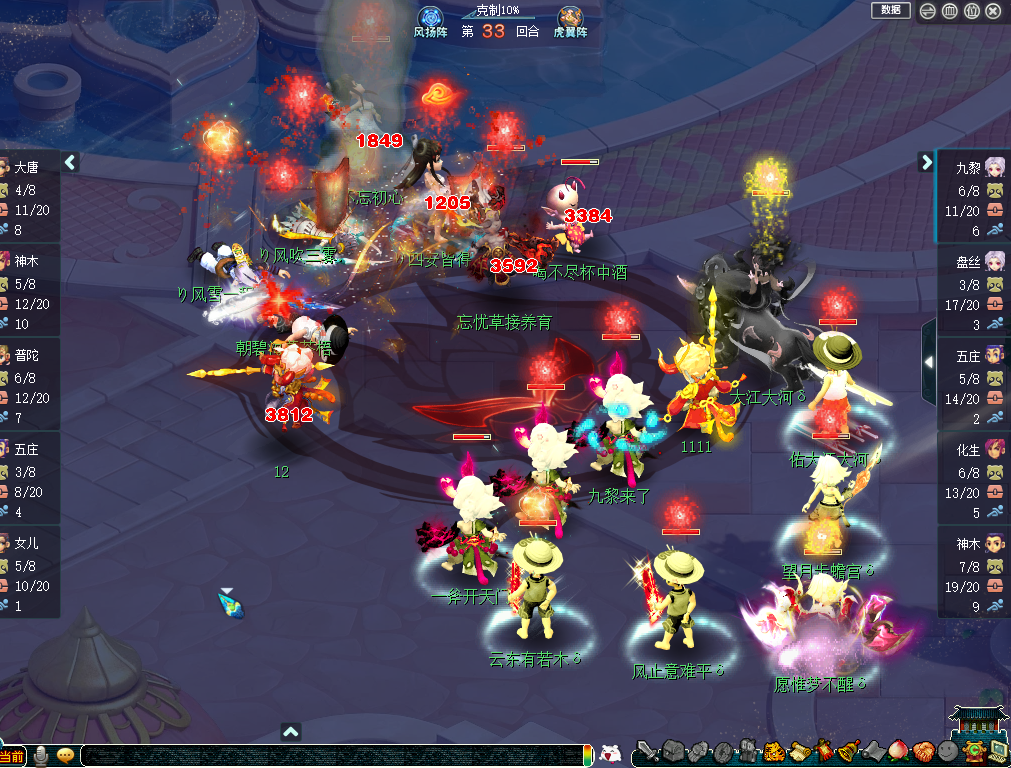This screenshot has width=1011, height=768.
Task: Collapse the left team panel arrow
Action: click(x=71, y=162)
